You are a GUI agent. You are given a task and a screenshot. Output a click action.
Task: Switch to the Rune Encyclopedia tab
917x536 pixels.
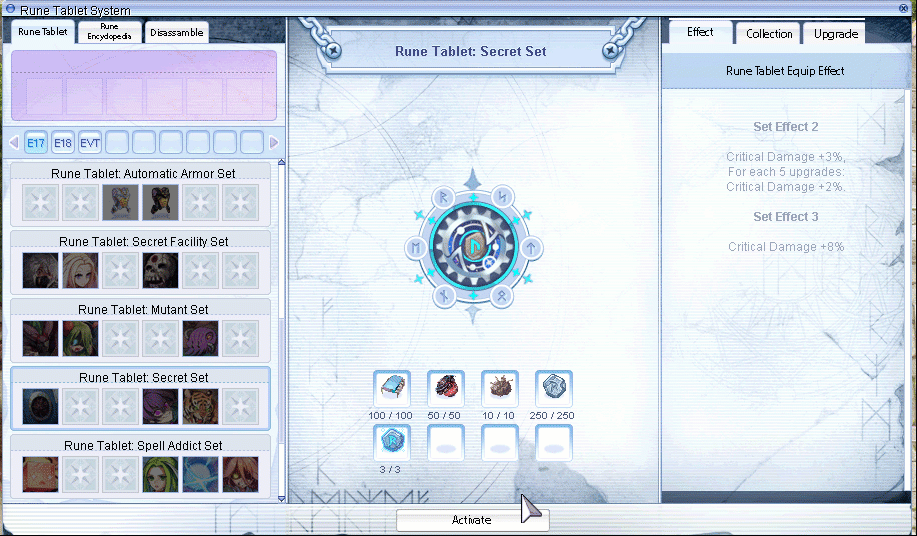click(109, 32)
